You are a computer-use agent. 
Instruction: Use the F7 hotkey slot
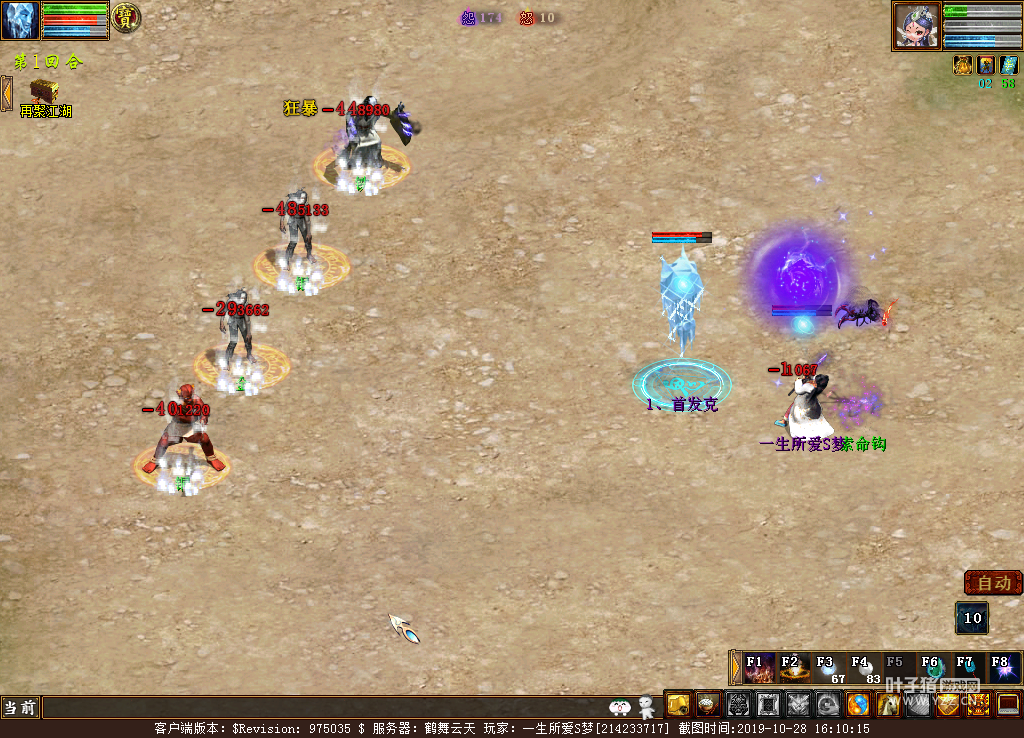pyautogui.click(x=967, y=668)
